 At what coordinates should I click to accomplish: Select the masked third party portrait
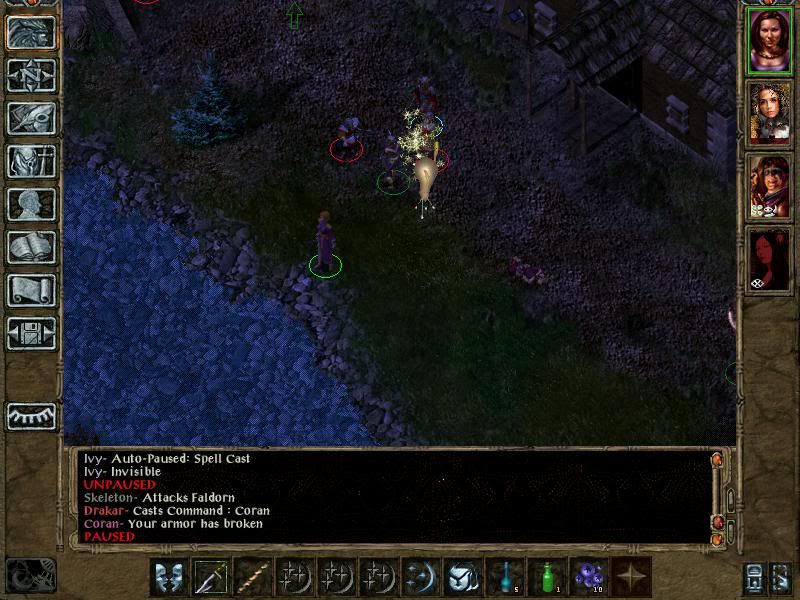coord(768,187)
